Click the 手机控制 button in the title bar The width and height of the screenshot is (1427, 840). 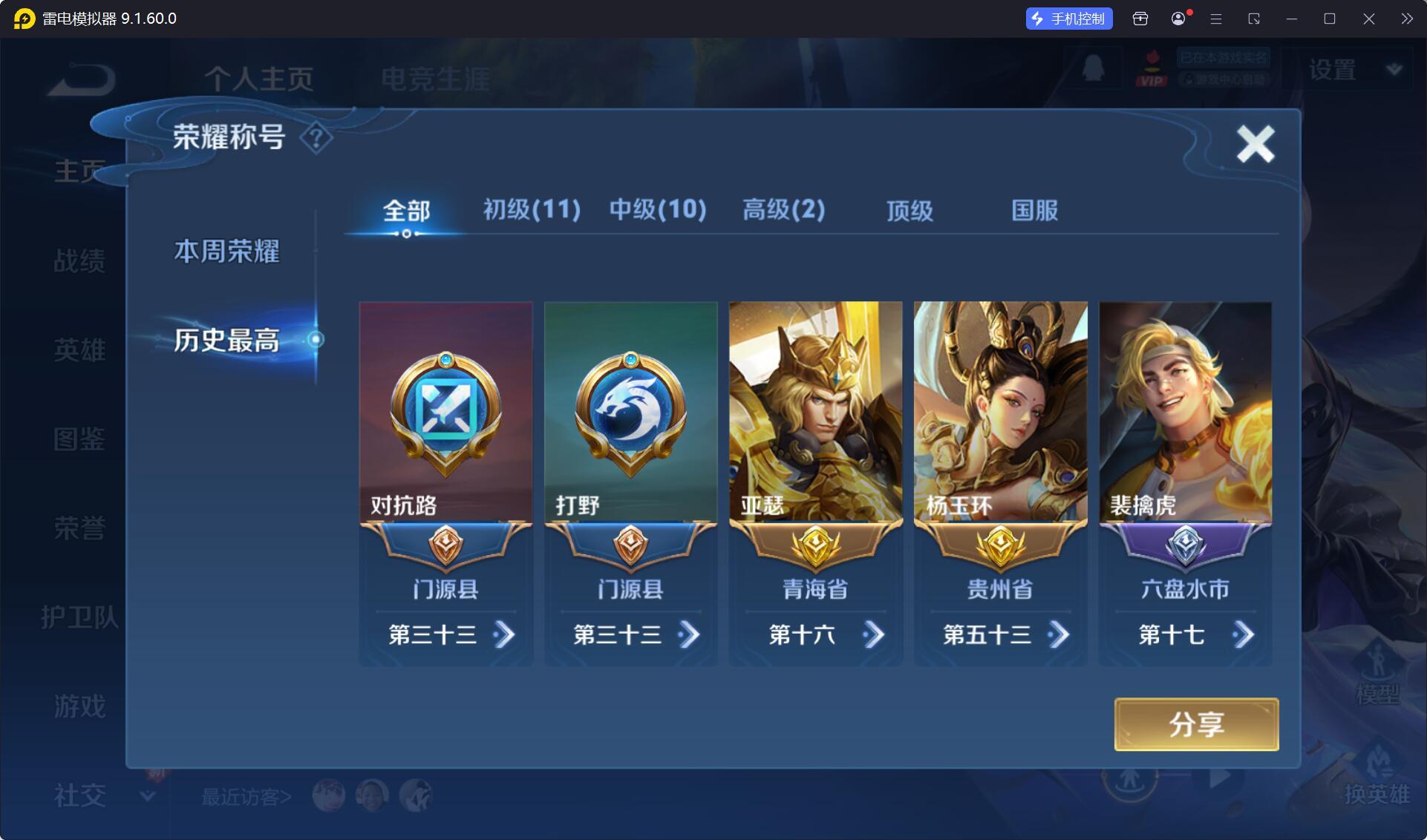click(x=1069, y=19)
